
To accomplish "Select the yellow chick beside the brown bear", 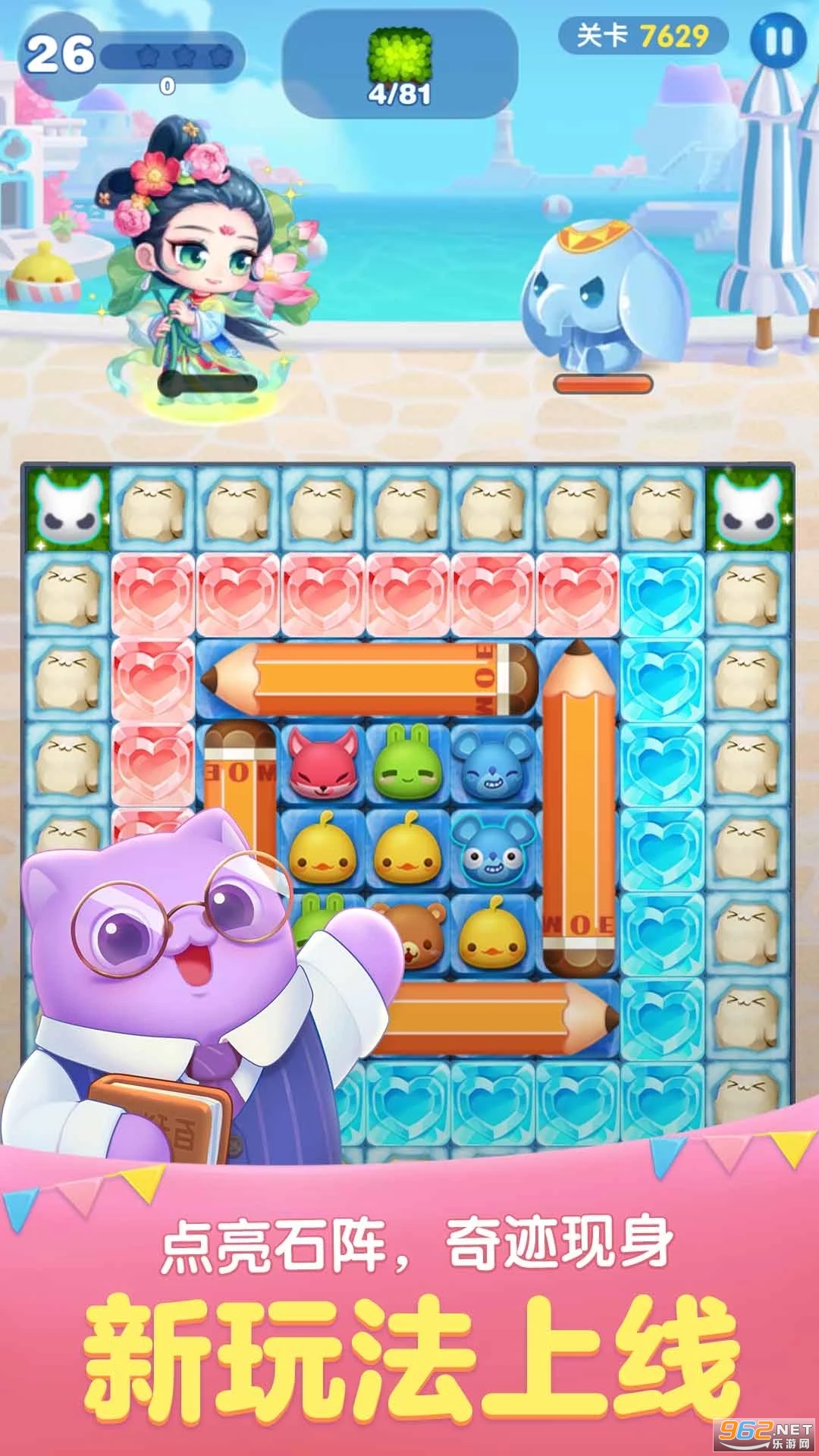I will coord(493,934).
